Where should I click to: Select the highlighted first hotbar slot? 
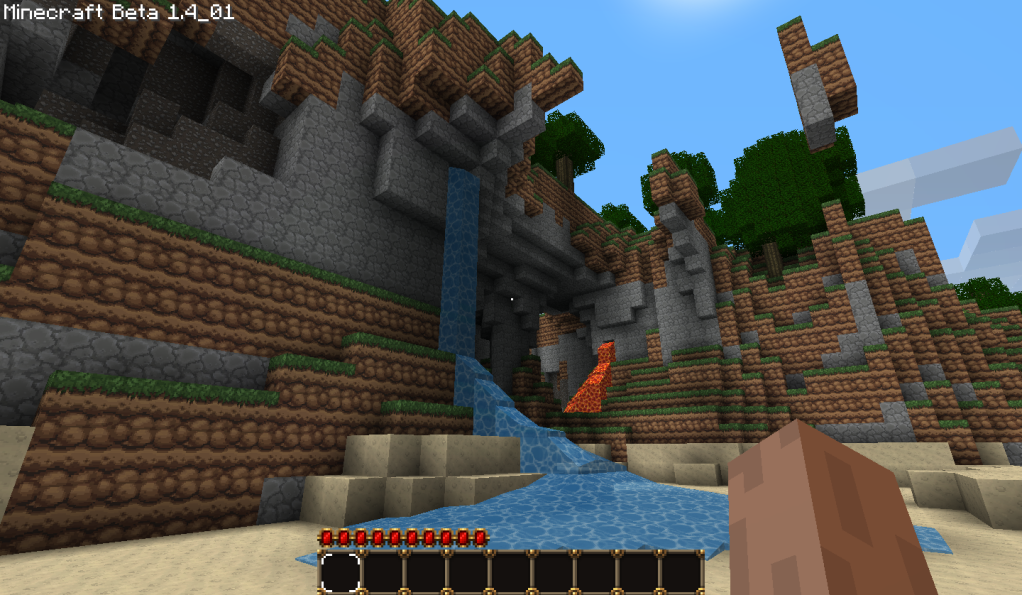point(340,572)
